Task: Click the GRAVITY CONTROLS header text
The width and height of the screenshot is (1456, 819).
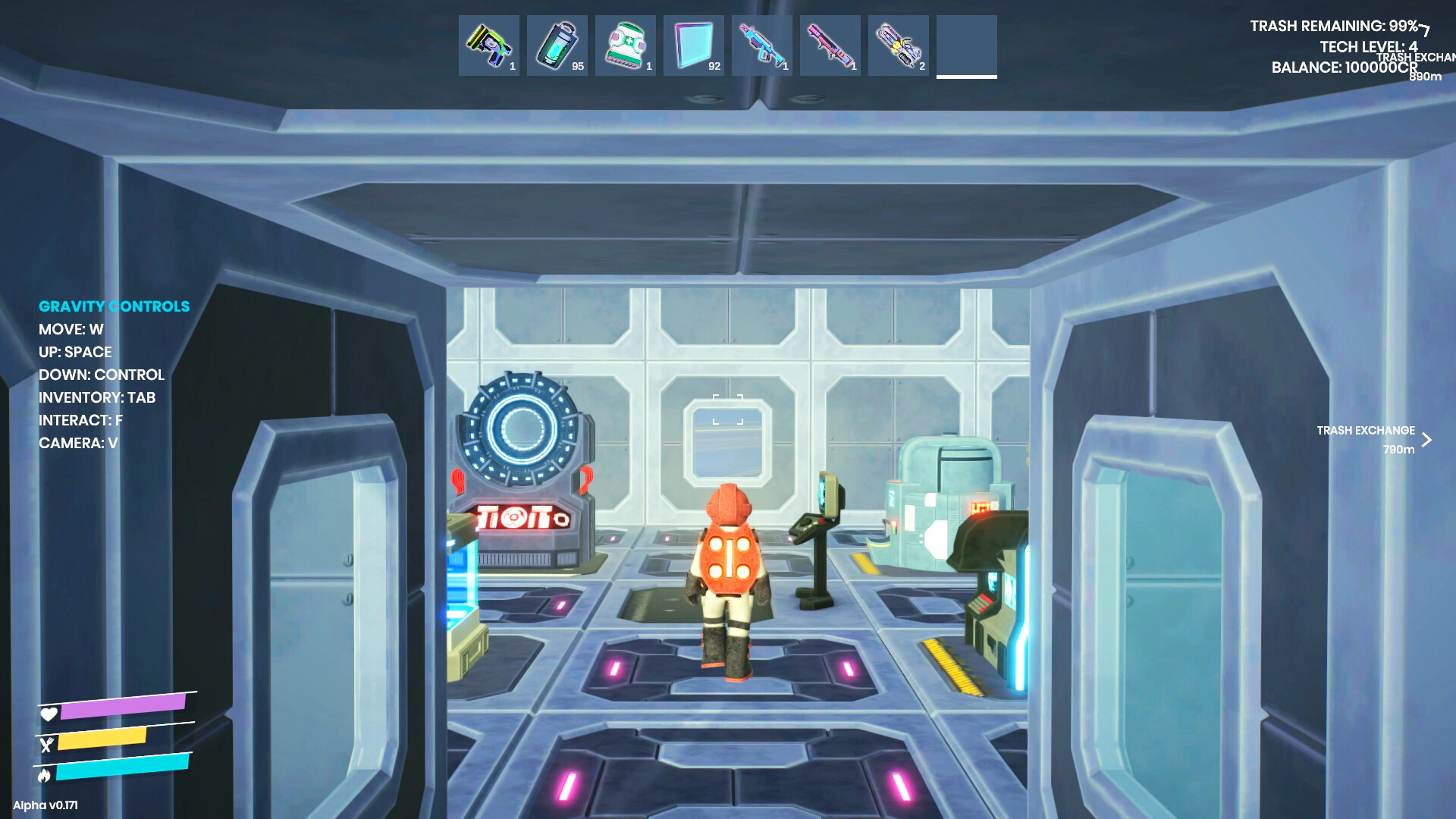Action: pos(115,306)
